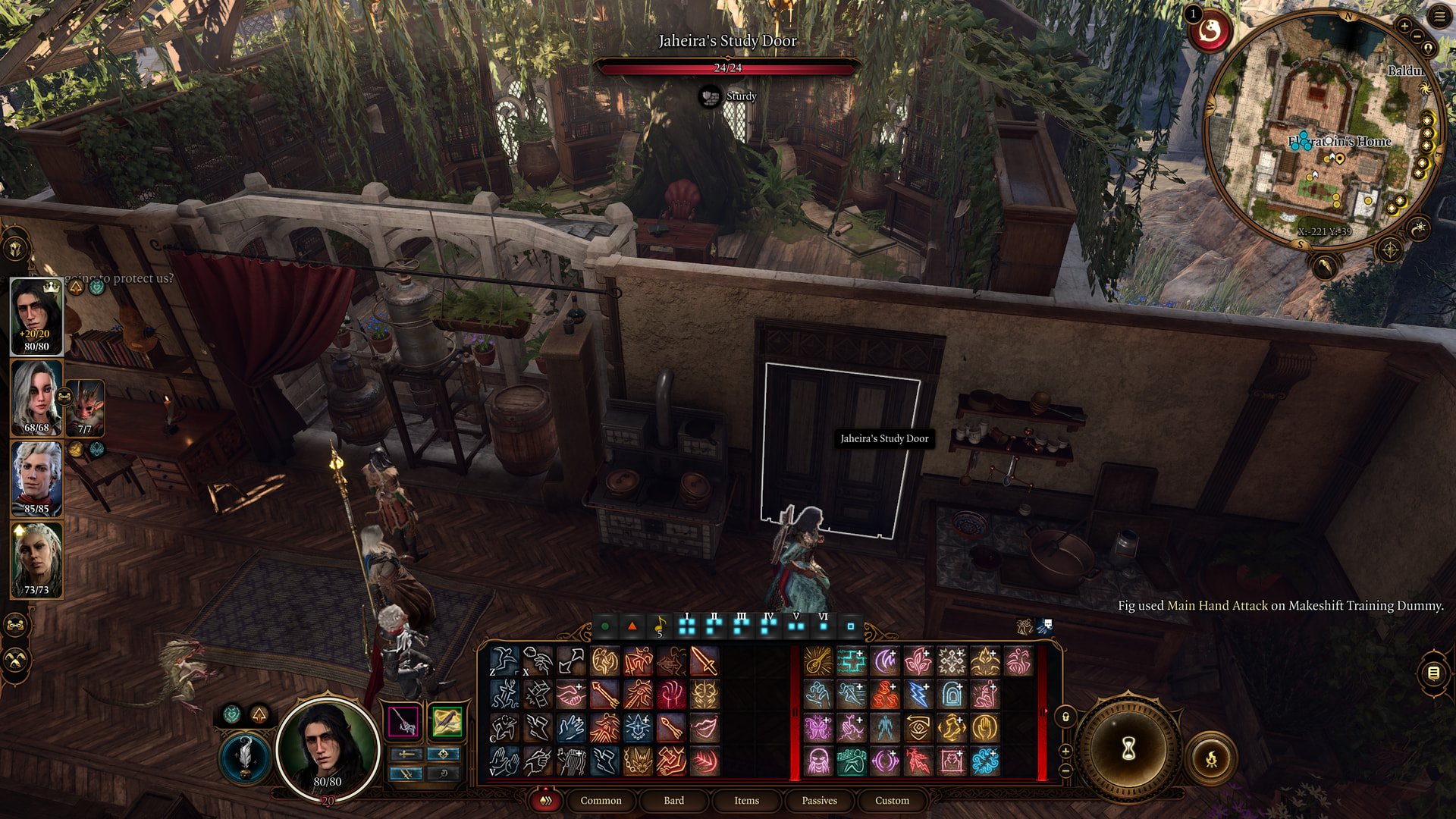Viewport: 1456px width, 819px height.
Task: Cast the pink butterfly spell
Action: coord(818,728)
